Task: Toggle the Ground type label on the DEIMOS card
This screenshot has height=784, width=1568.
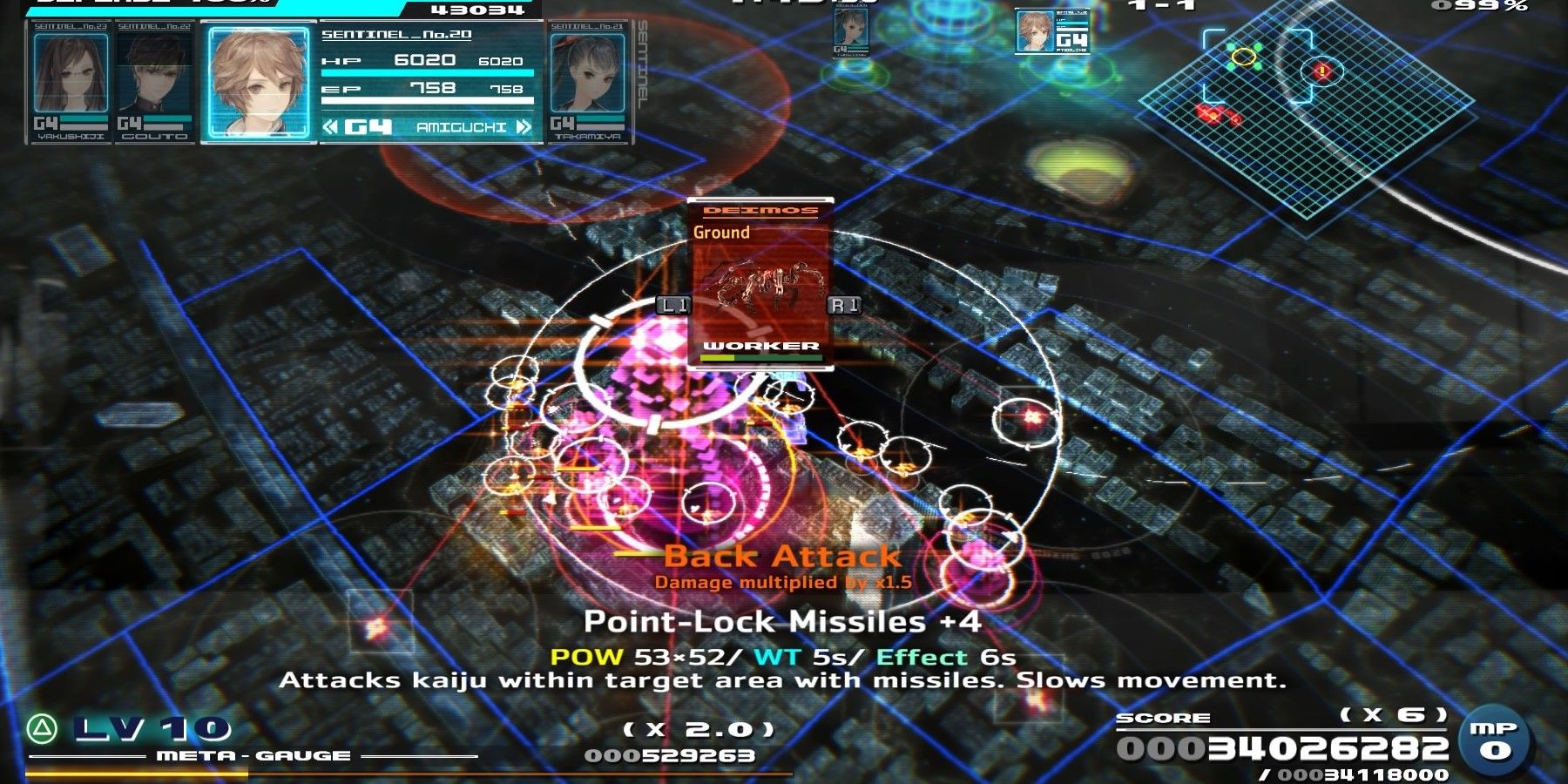Action: click(x=723, y=233)
